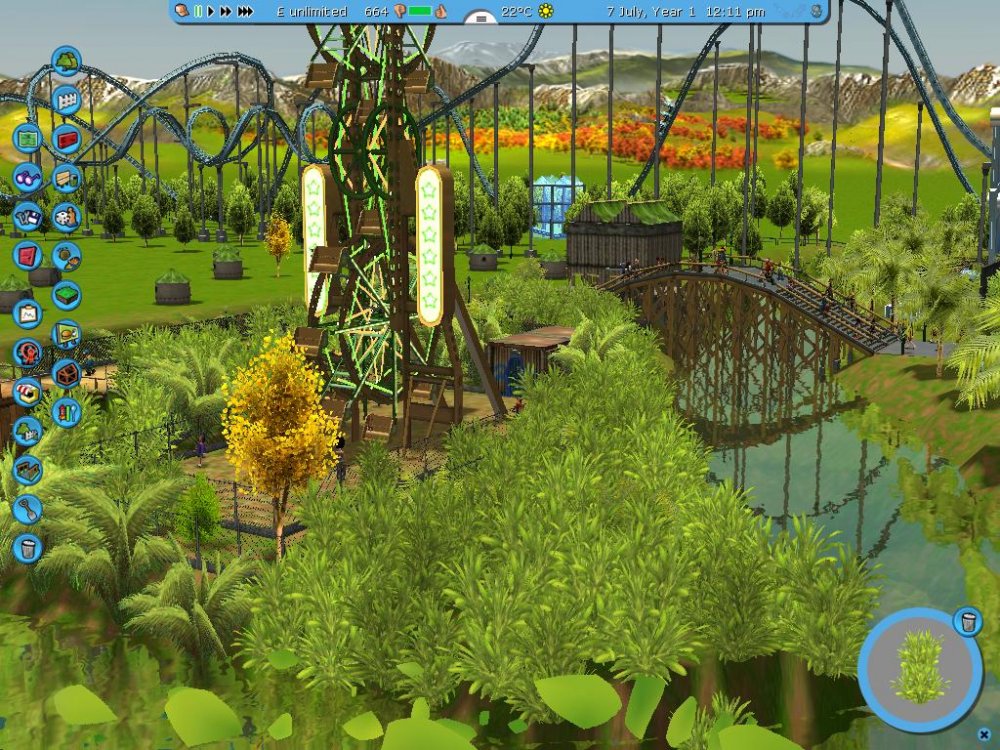Open the Ferris wheel rides menu
Viewport: 1000px width, 750px height.
27,353
